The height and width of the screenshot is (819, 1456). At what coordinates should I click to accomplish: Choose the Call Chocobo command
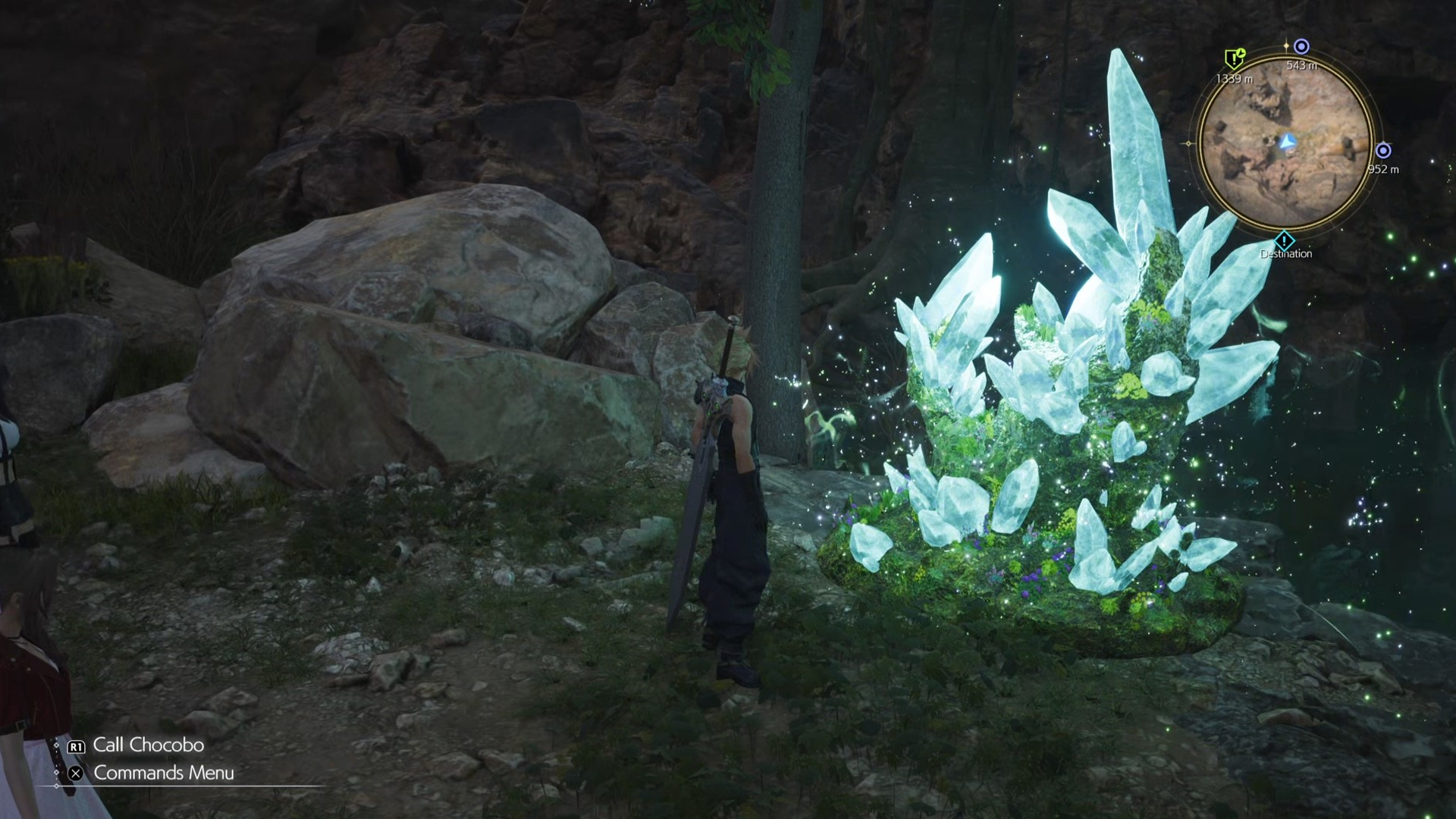tap(148, 745)
